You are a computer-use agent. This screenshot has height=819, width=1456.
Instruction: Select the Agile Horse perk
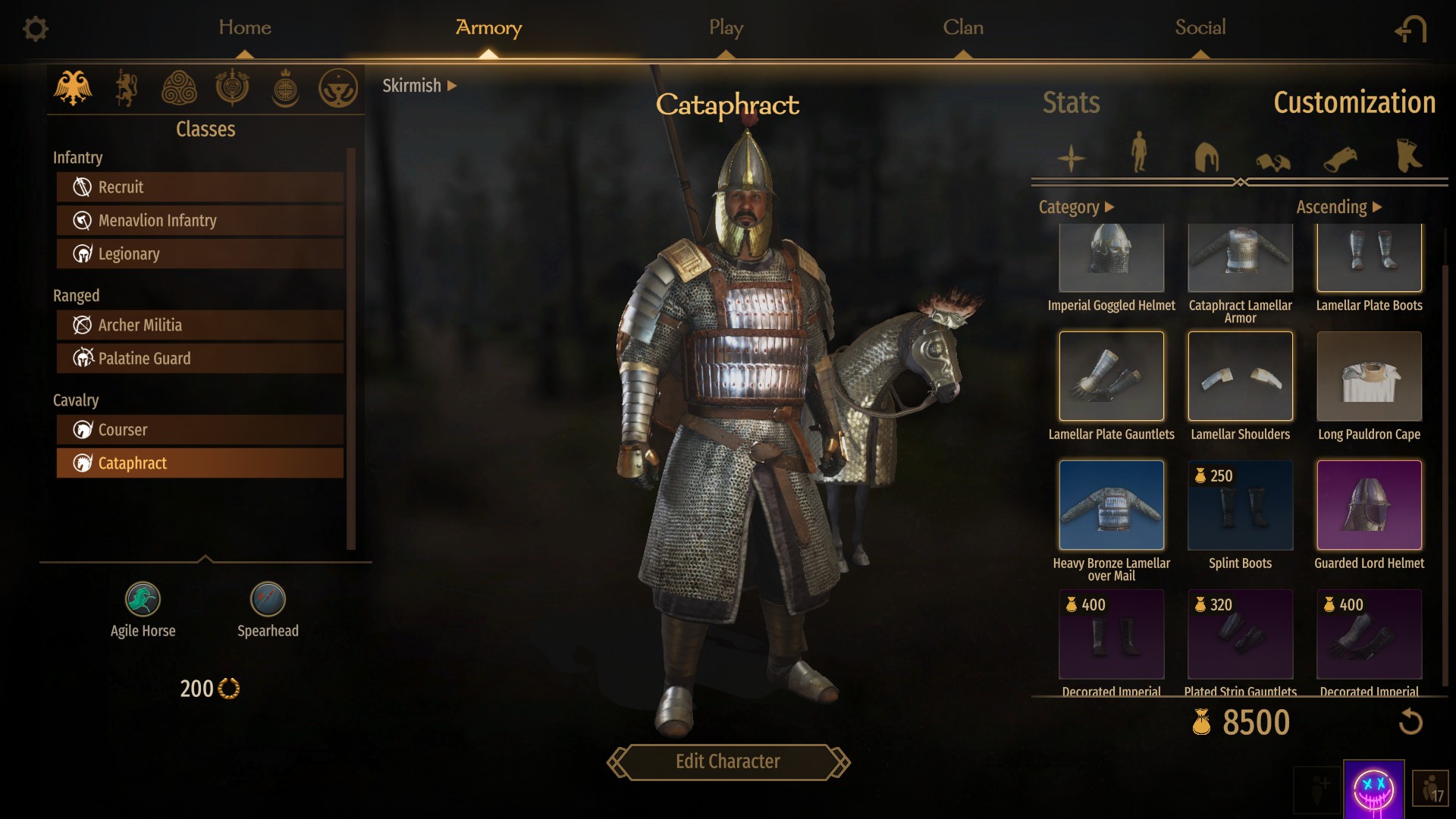pos(143,600)
